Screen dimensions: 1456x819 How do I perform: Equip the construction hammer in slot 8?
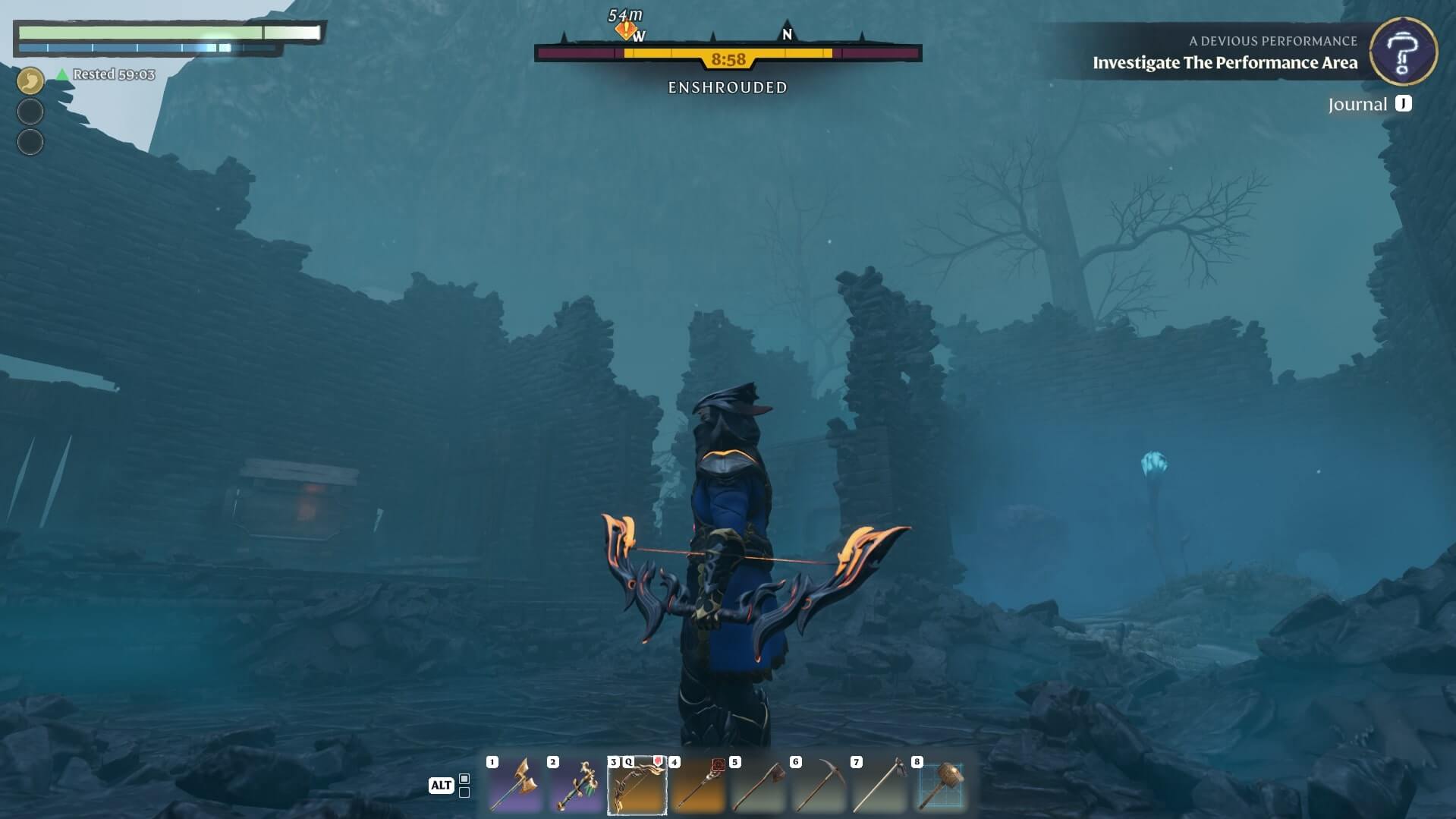941,786
